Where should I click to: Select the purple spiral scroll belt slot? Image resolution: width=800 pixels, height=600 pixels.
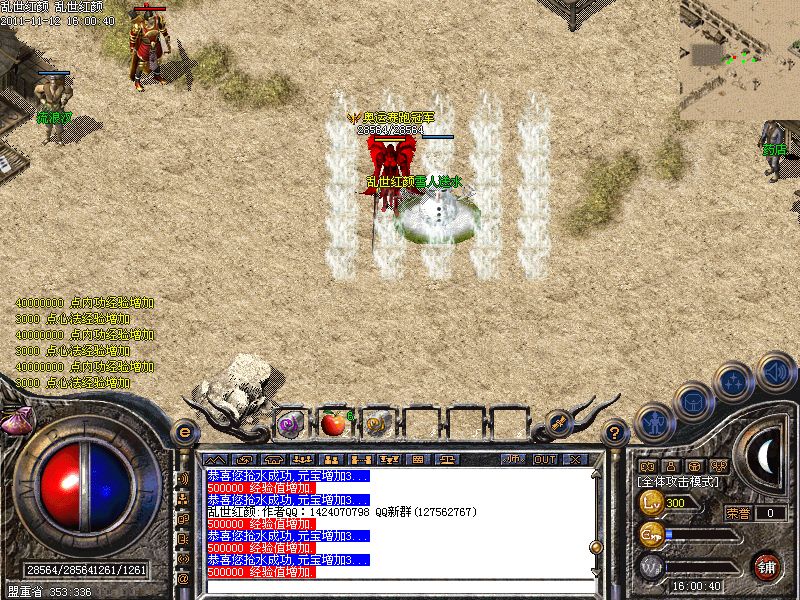(x=290, y=424)
